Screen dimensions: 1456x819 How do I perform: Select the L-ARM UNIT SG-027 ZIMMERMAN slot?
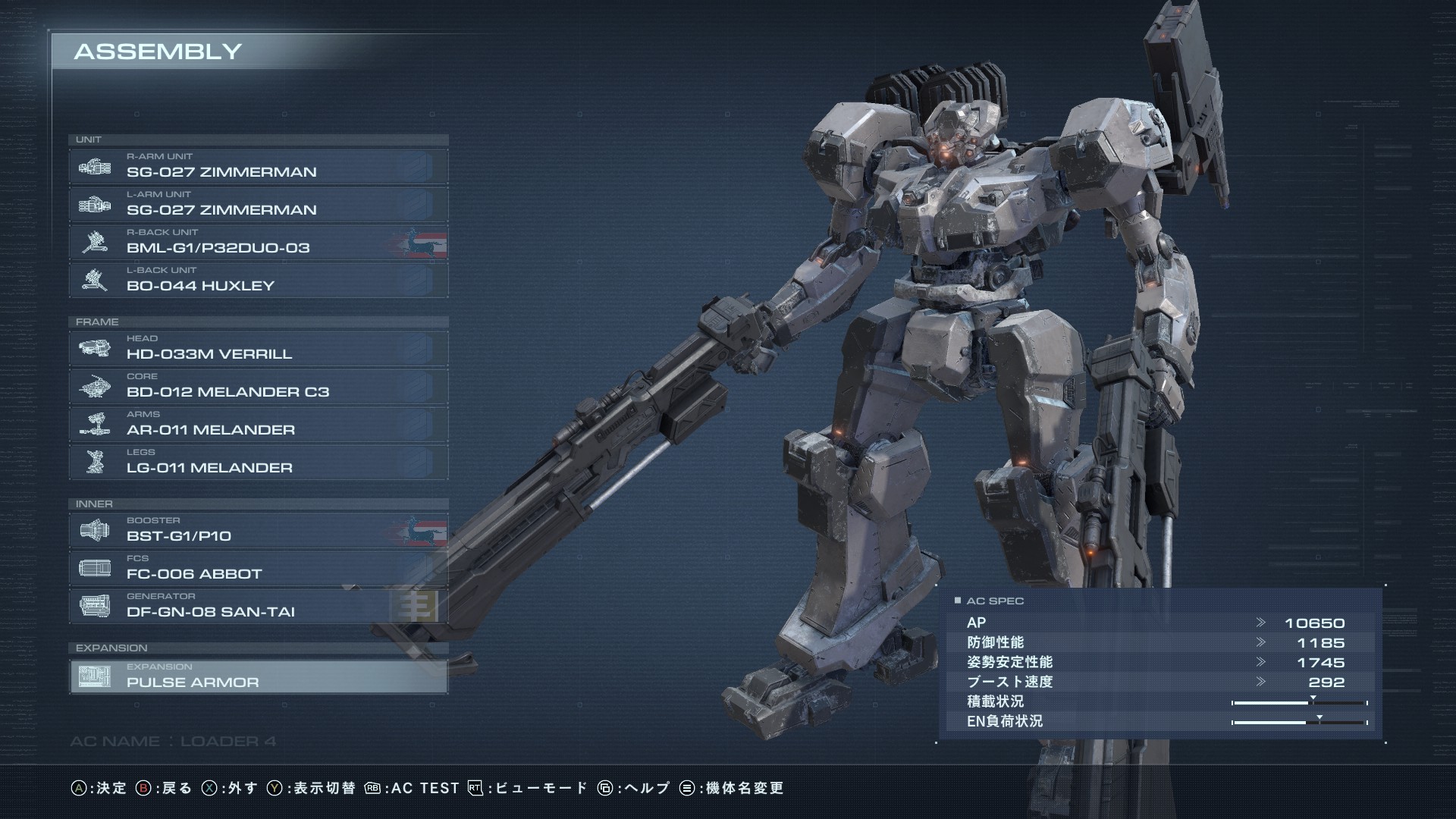point(258,204)
